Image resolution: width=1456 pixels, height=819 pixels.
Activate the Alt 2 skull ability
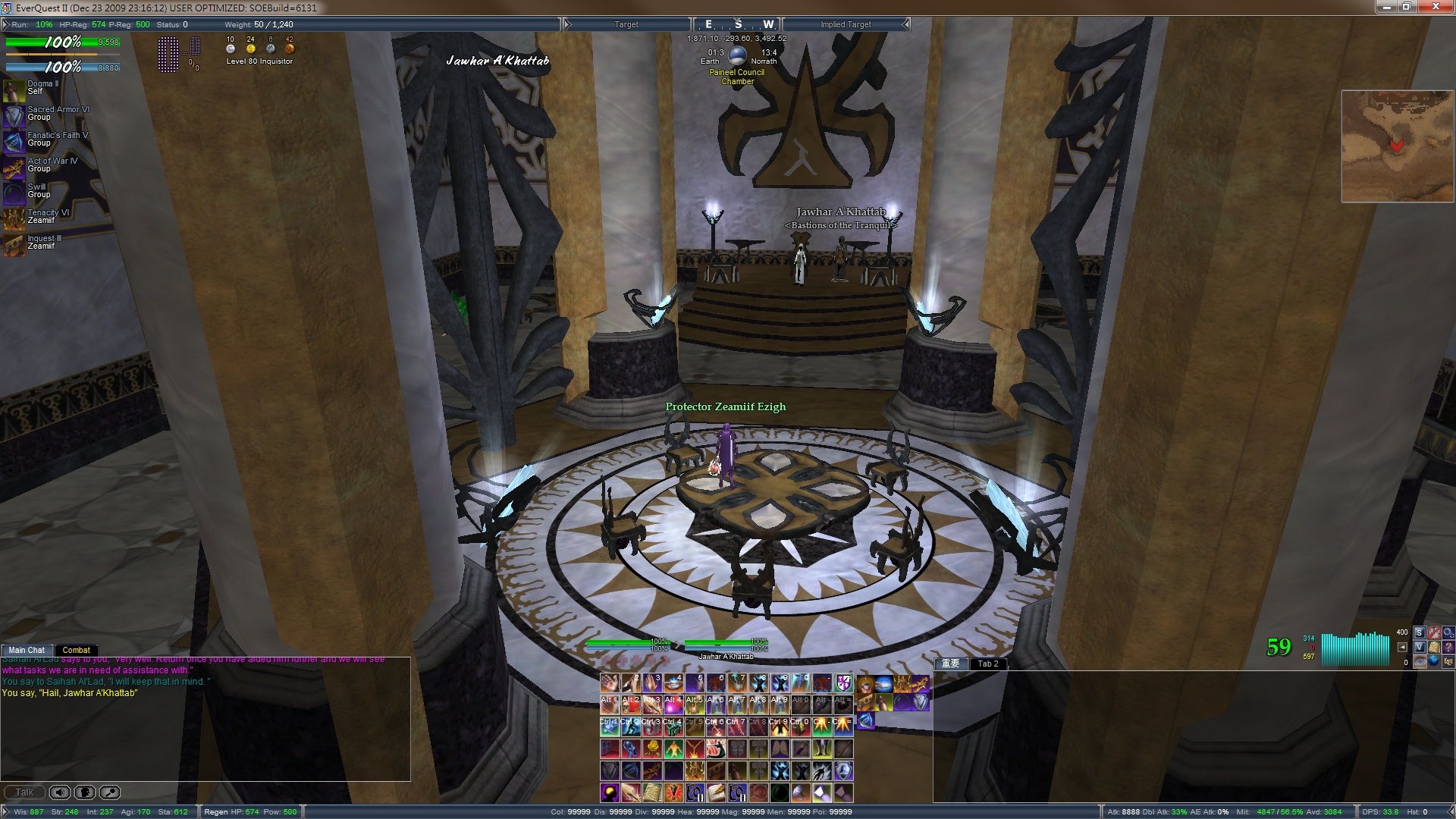click(x=631, y=705)
